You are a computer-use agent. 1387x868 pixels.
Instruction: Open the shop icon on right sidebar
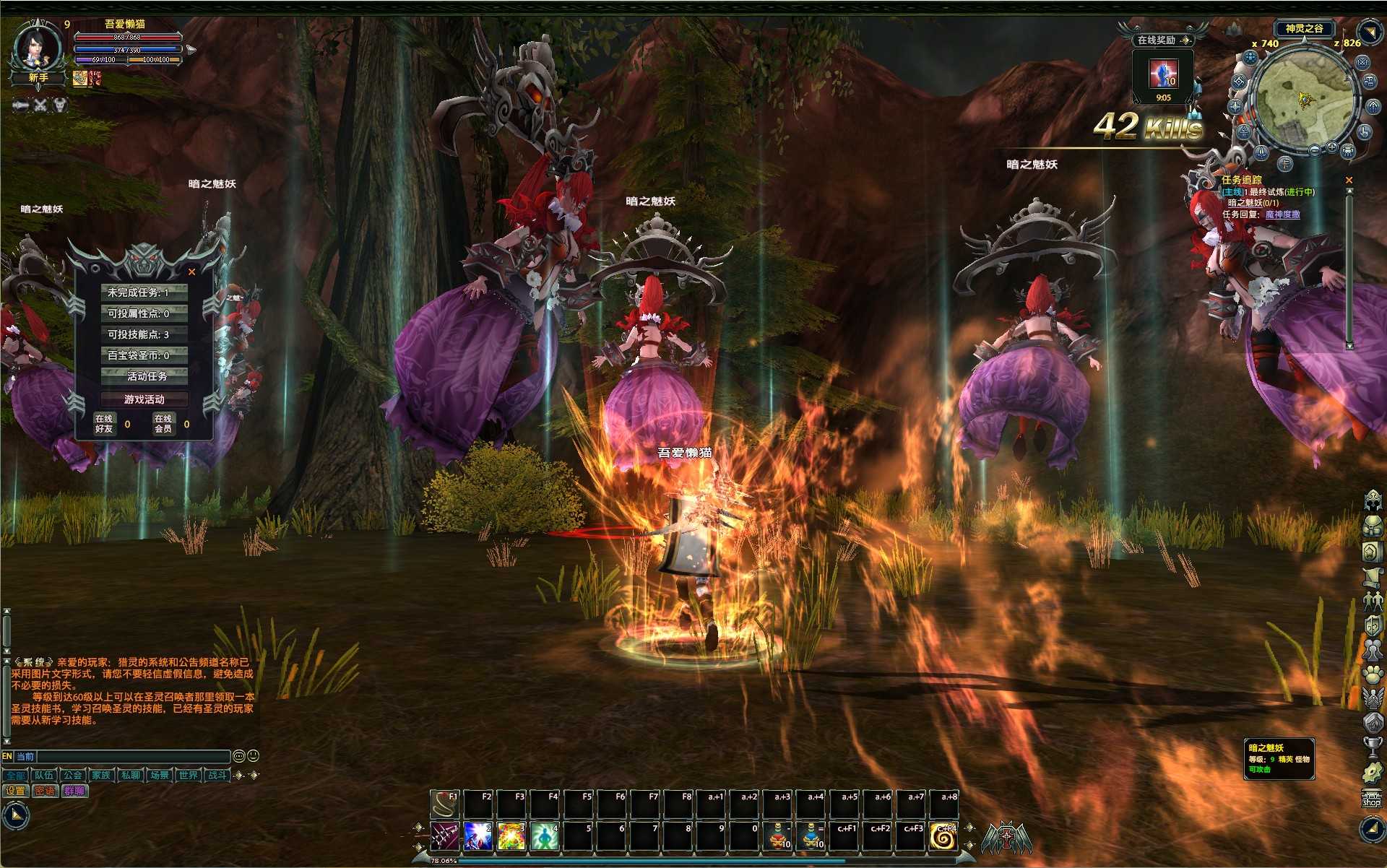coord(1371,799)
